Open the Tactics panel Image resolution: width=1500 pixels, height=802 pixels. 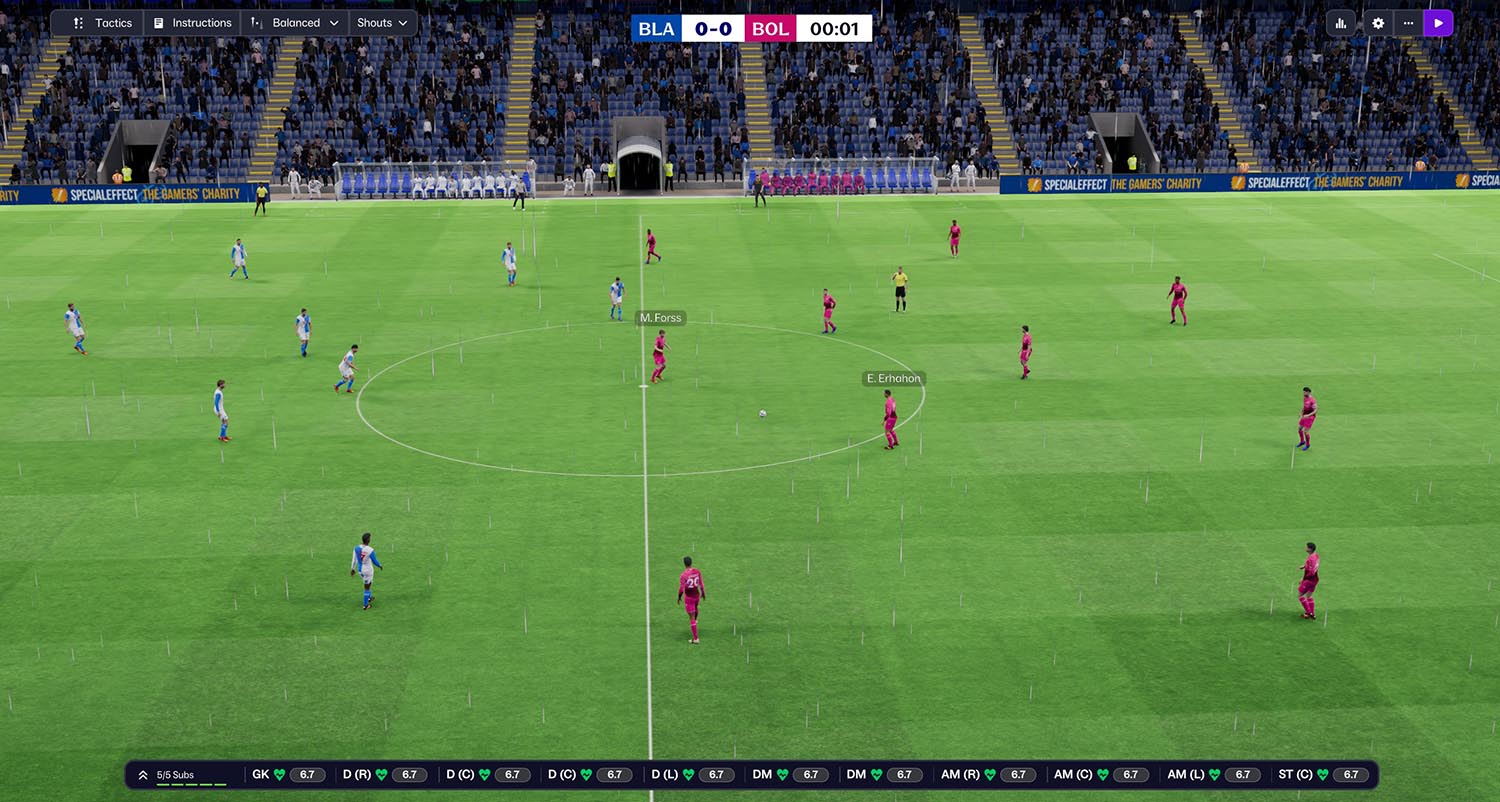[103, 23]
